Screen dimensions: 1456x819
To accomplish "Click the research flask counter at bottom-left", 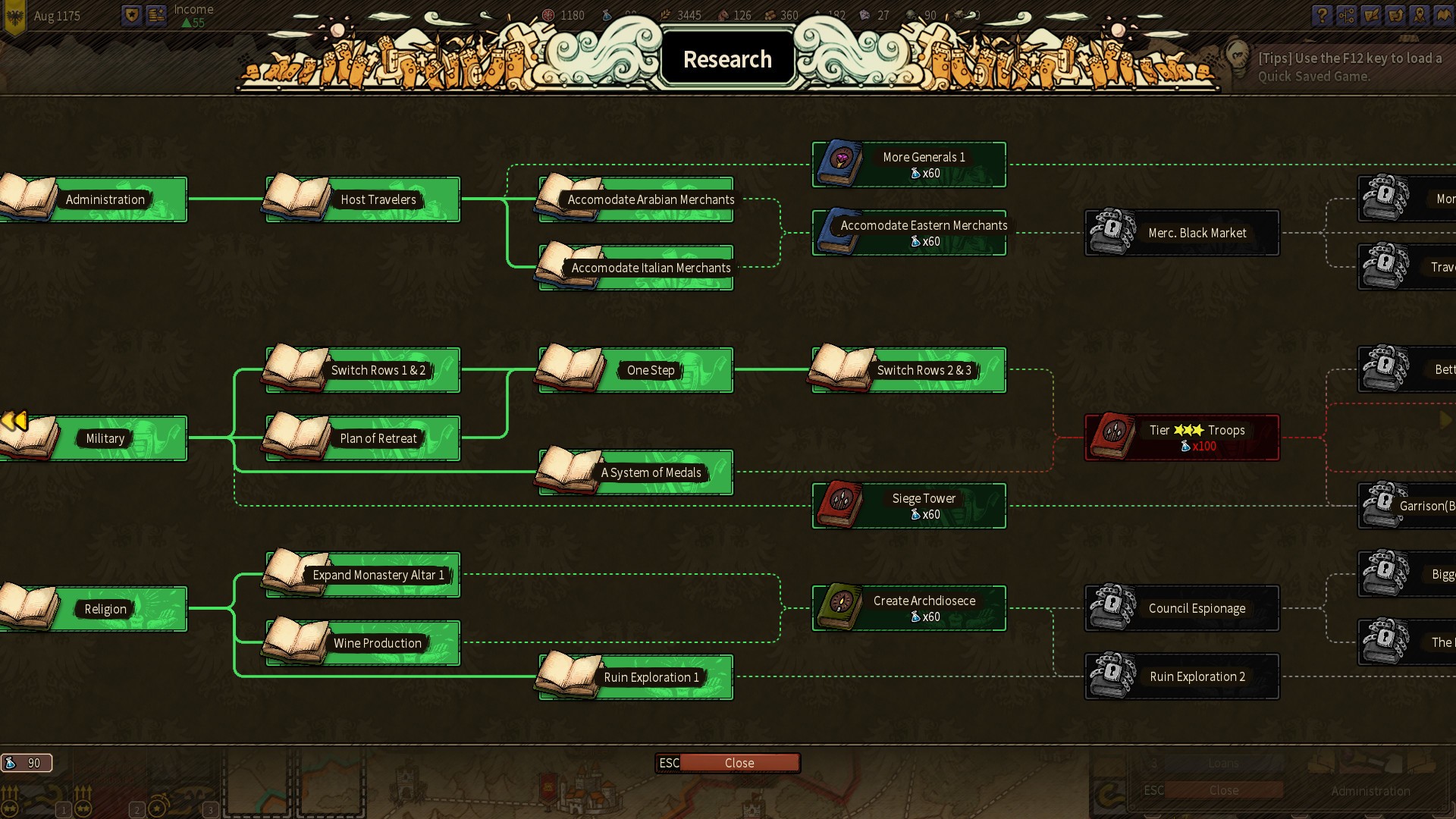I will click(x=27, y=763).
